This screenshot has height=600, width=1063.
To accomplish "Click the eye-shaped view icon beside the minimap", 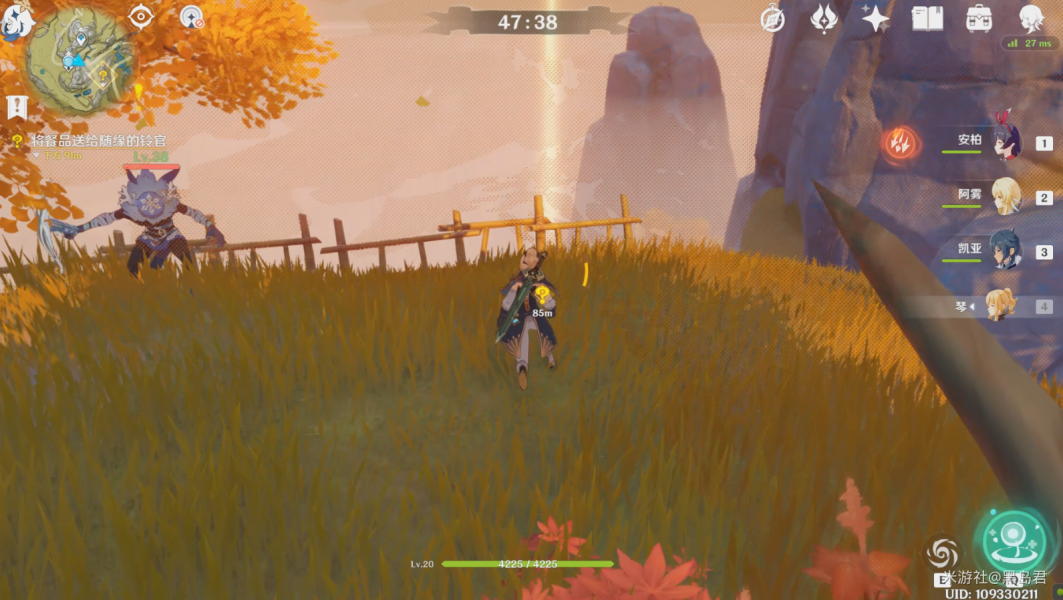I will [x=142, y=17].
